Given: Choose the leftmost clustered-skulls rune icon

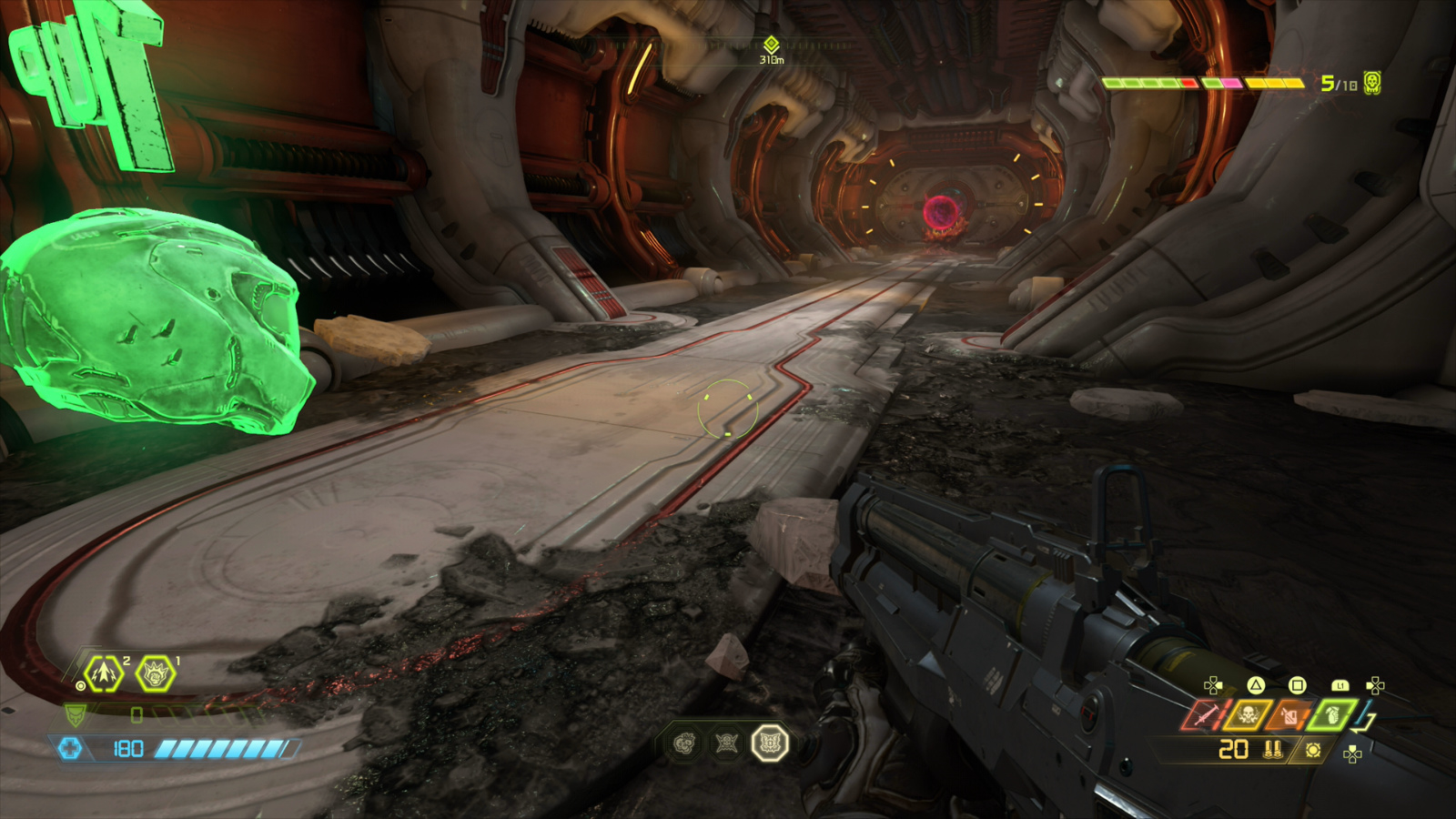Looking at the screenshot, I should (x=684, y=743).
